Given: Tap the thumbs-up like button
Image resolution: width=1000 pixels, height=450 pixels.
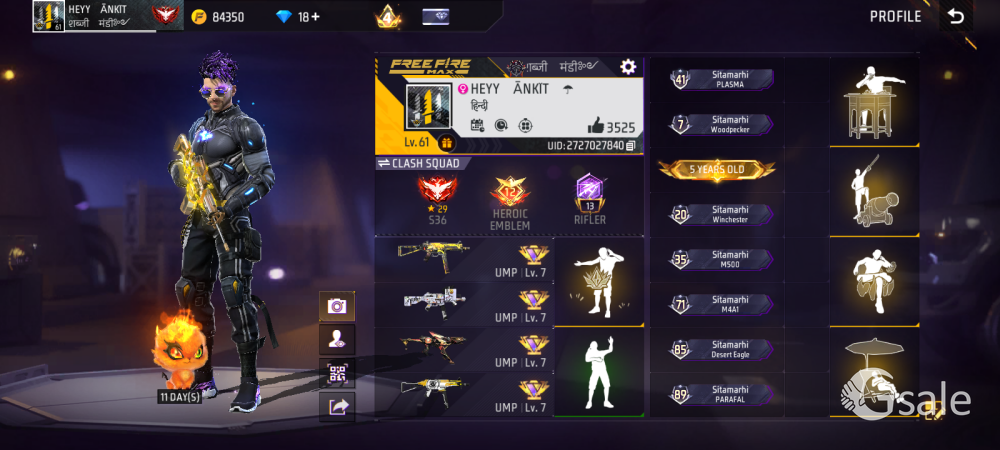Looking at the screenshot, I should pos(597,125).
